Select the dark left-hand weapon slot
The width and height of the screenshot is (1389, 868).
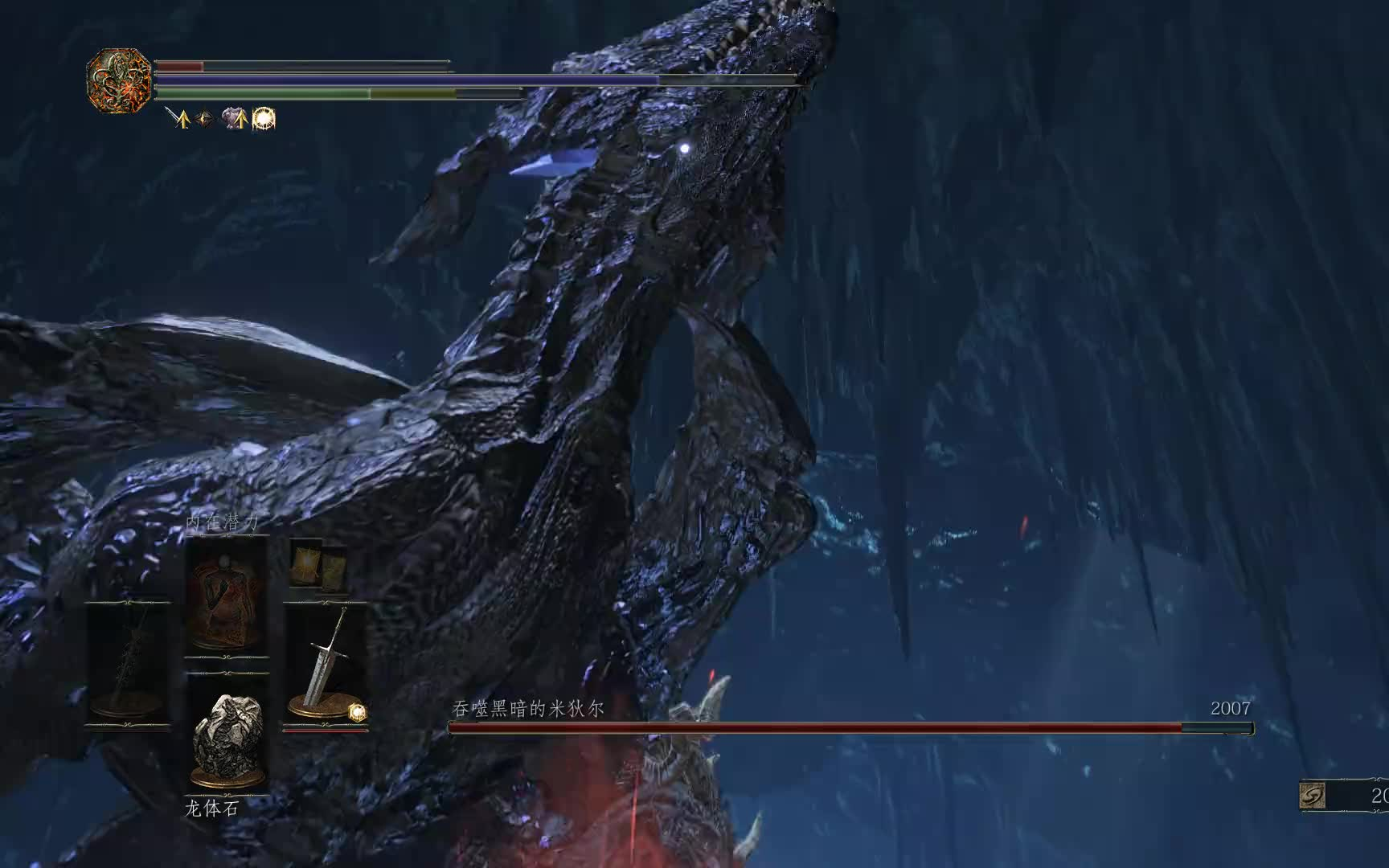click(128, 663)
